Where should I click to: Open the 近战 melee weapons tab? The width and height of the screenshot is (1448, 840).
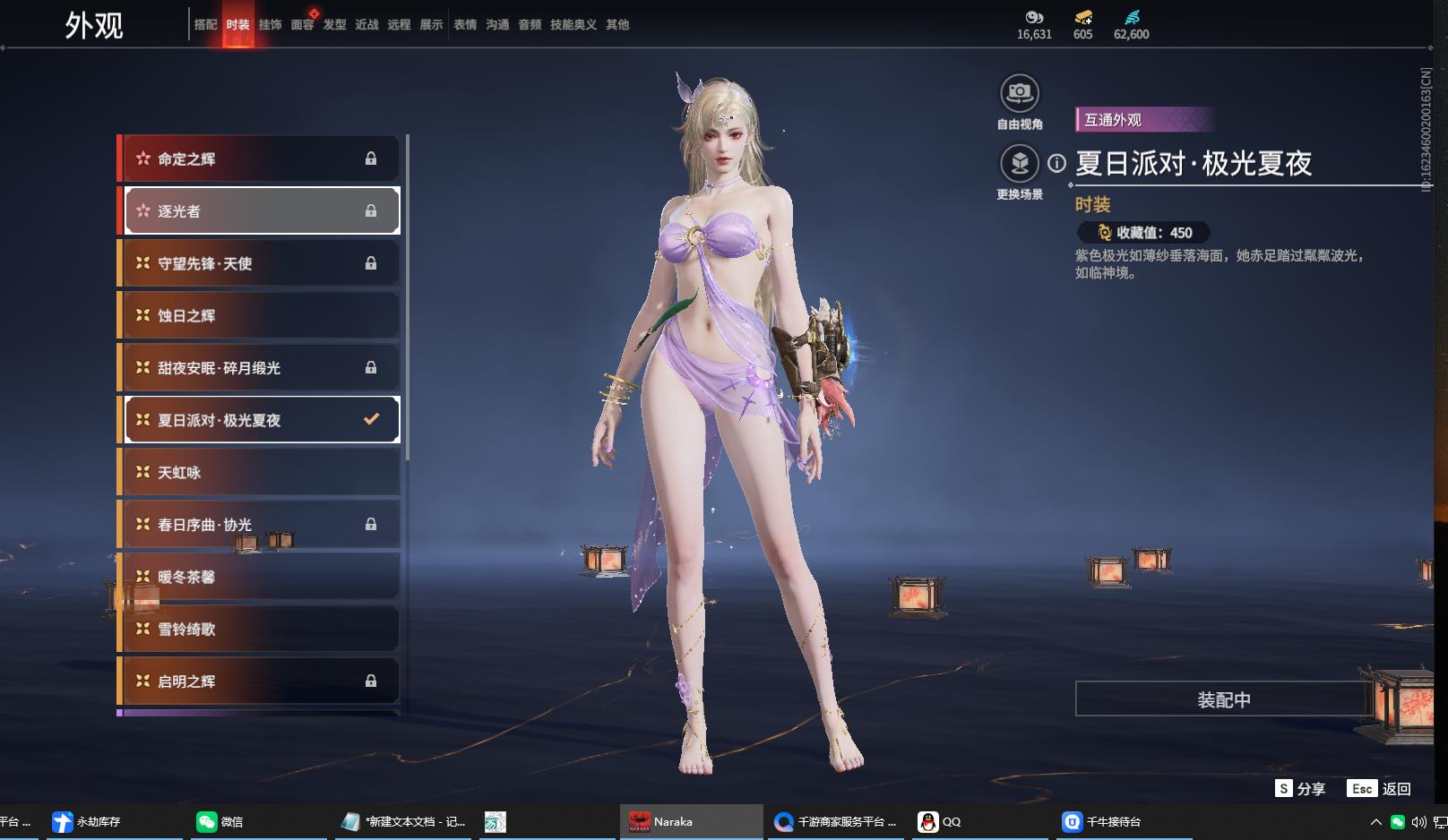point(366,25)
